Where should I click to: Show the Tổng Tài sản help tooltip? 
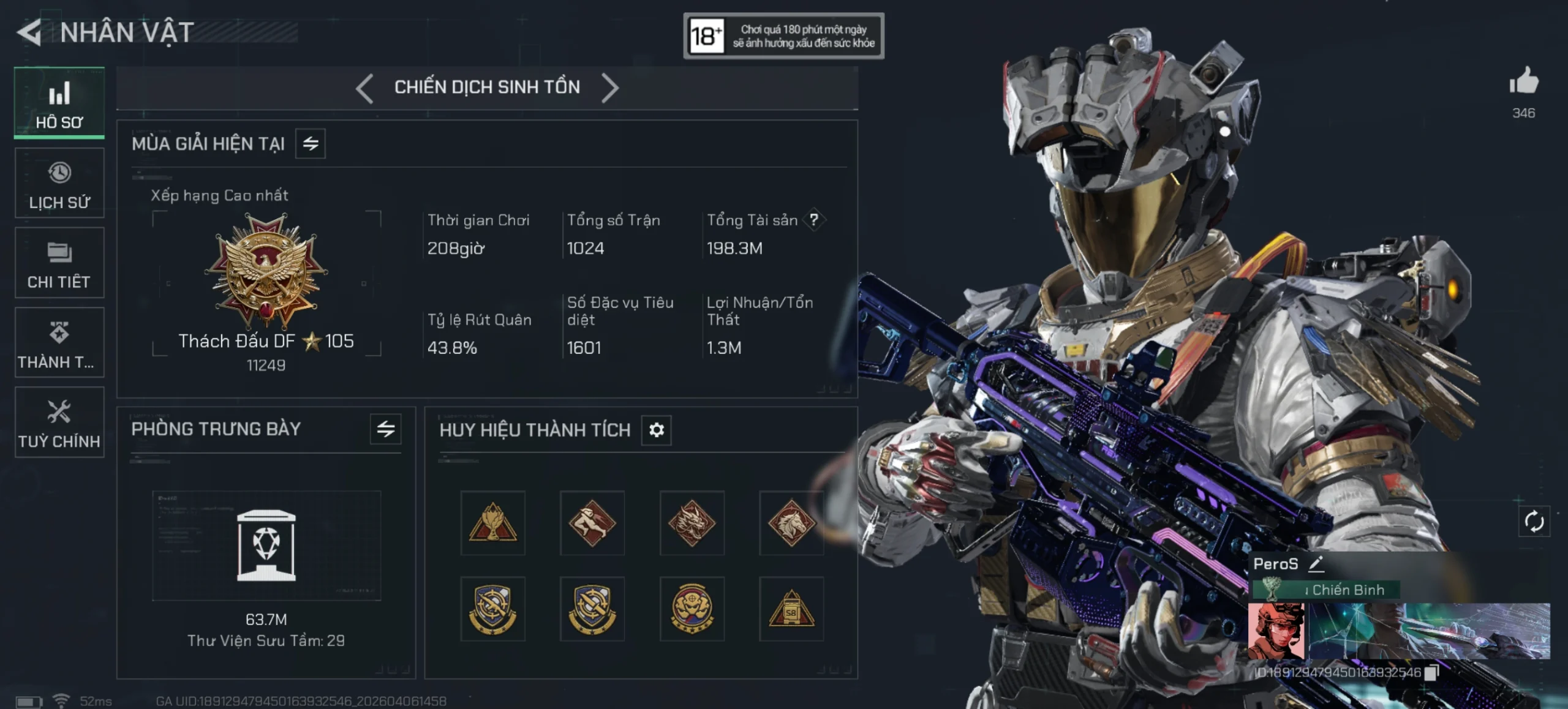point(814,220)
